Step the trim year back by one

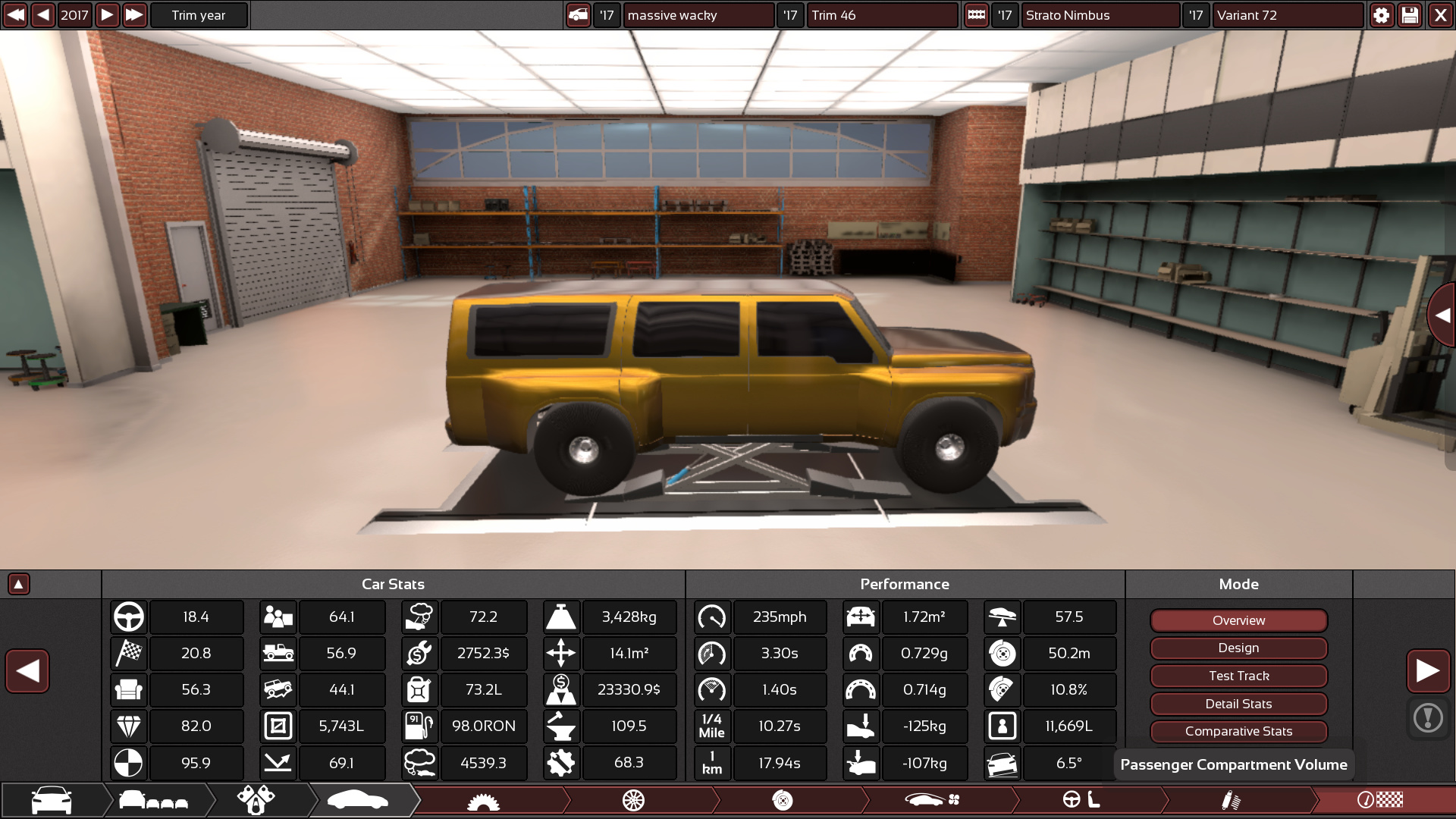tap(43, 15)
